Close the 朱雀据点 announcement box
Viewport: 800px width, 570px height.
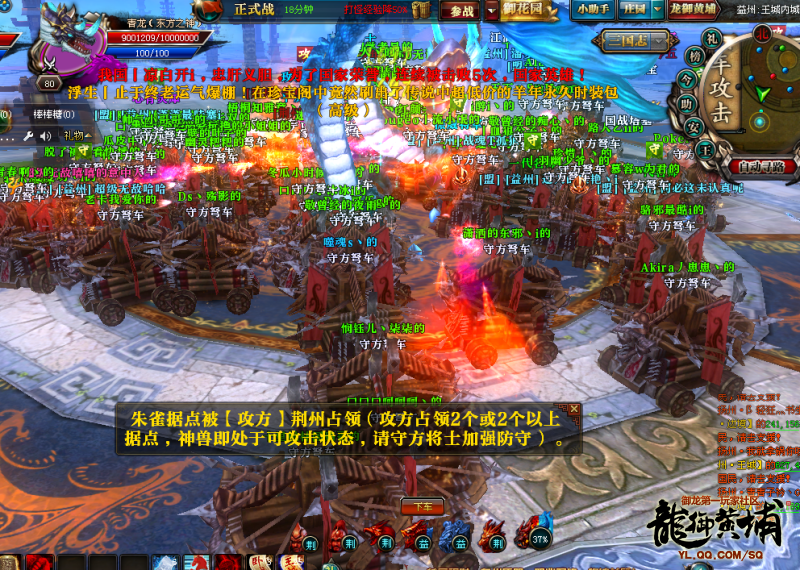pos(574,408)
